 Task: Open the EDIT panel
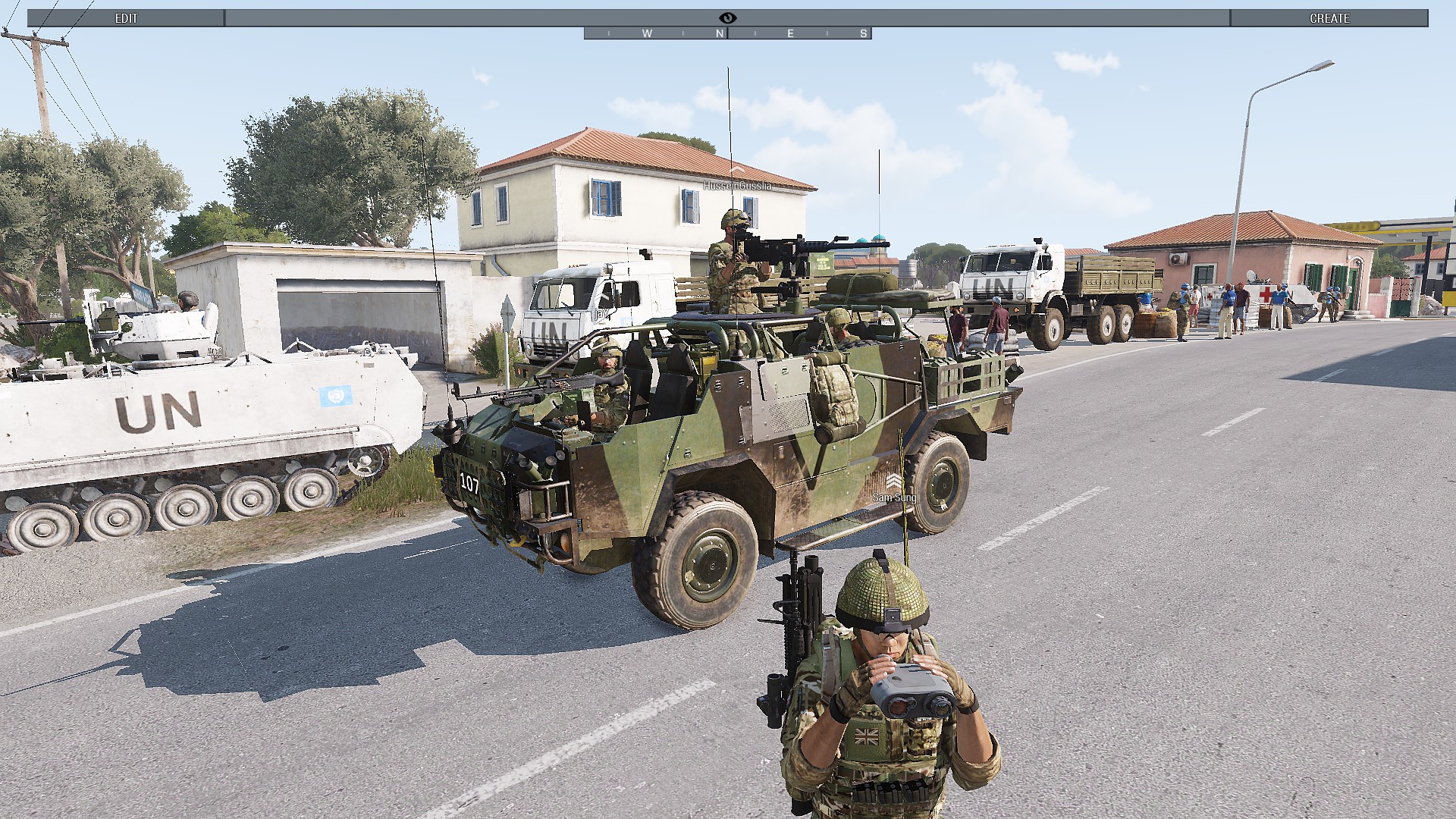pos(126,18)
